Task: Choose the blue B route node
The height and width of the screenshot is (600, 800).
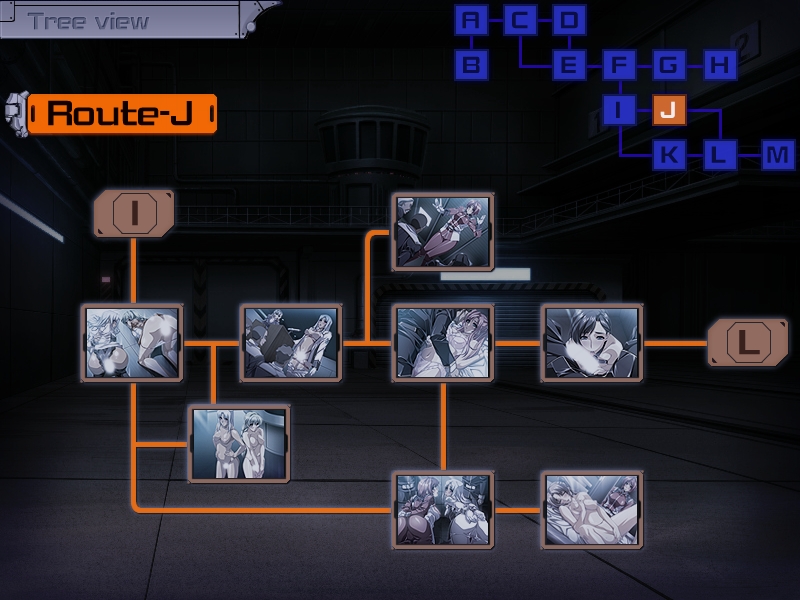Action: [472, 66]
